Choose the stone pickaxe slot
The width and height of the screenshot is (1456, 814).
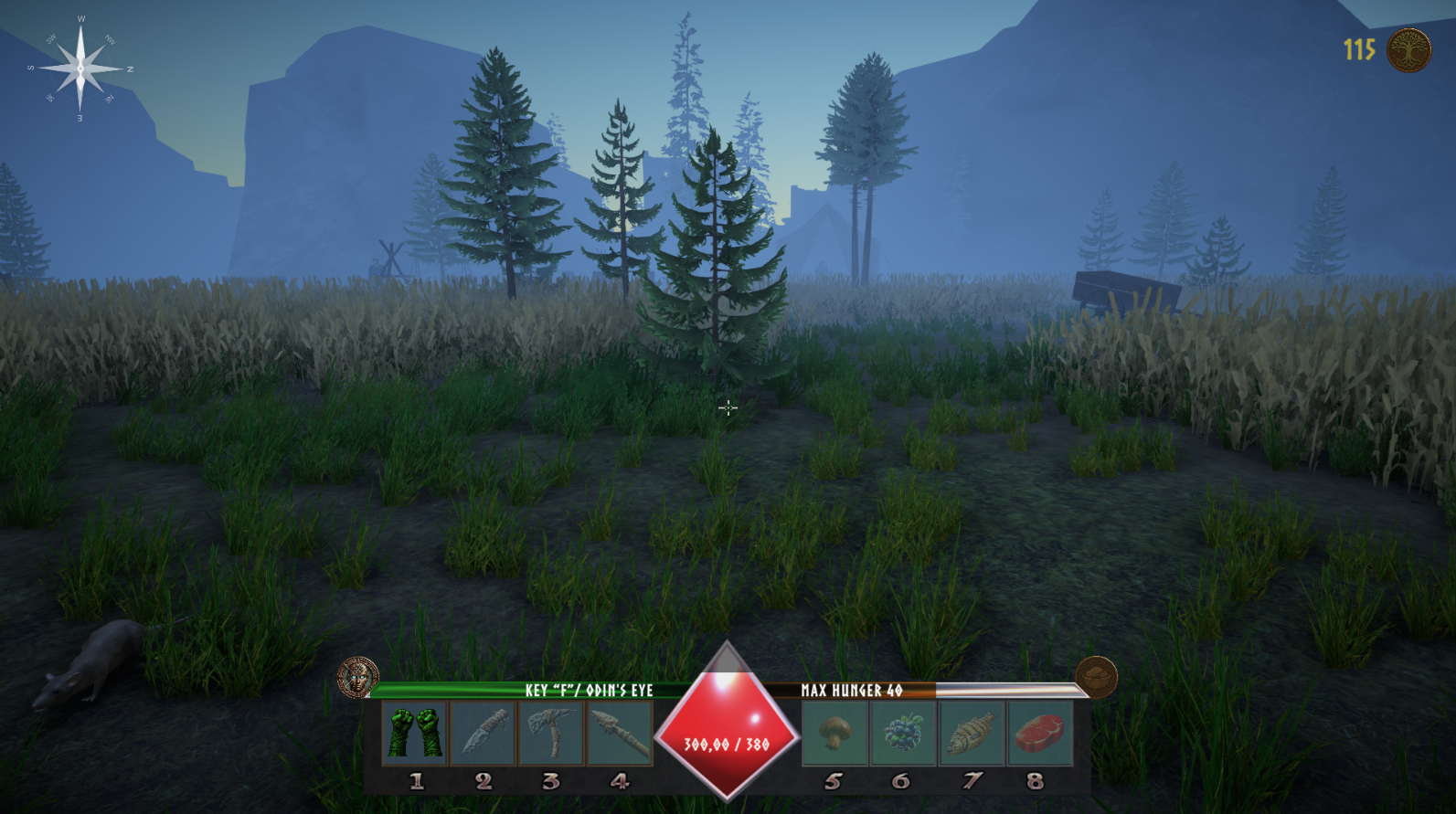coord(550,733)
